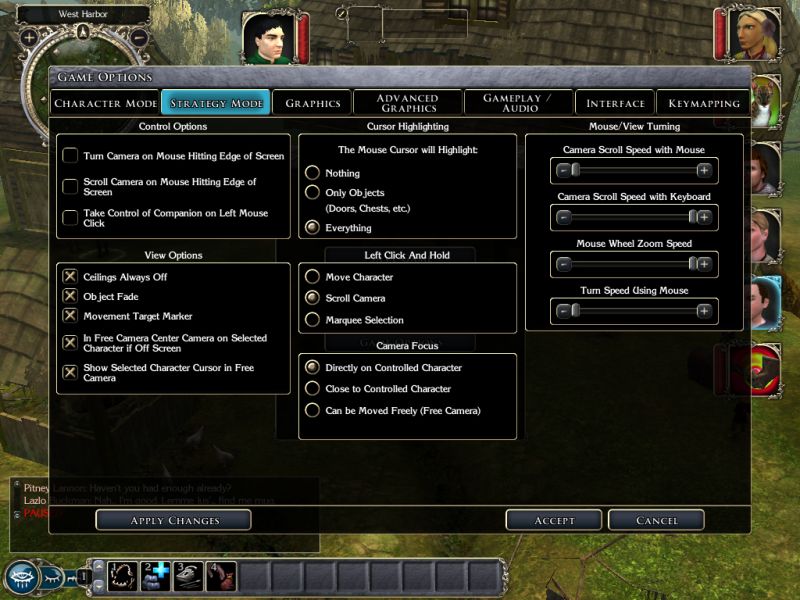Choose Nothing for cursor highlighting
Image resolution: width=800 pixels, height=600 pixels.
tap(312, 173)
